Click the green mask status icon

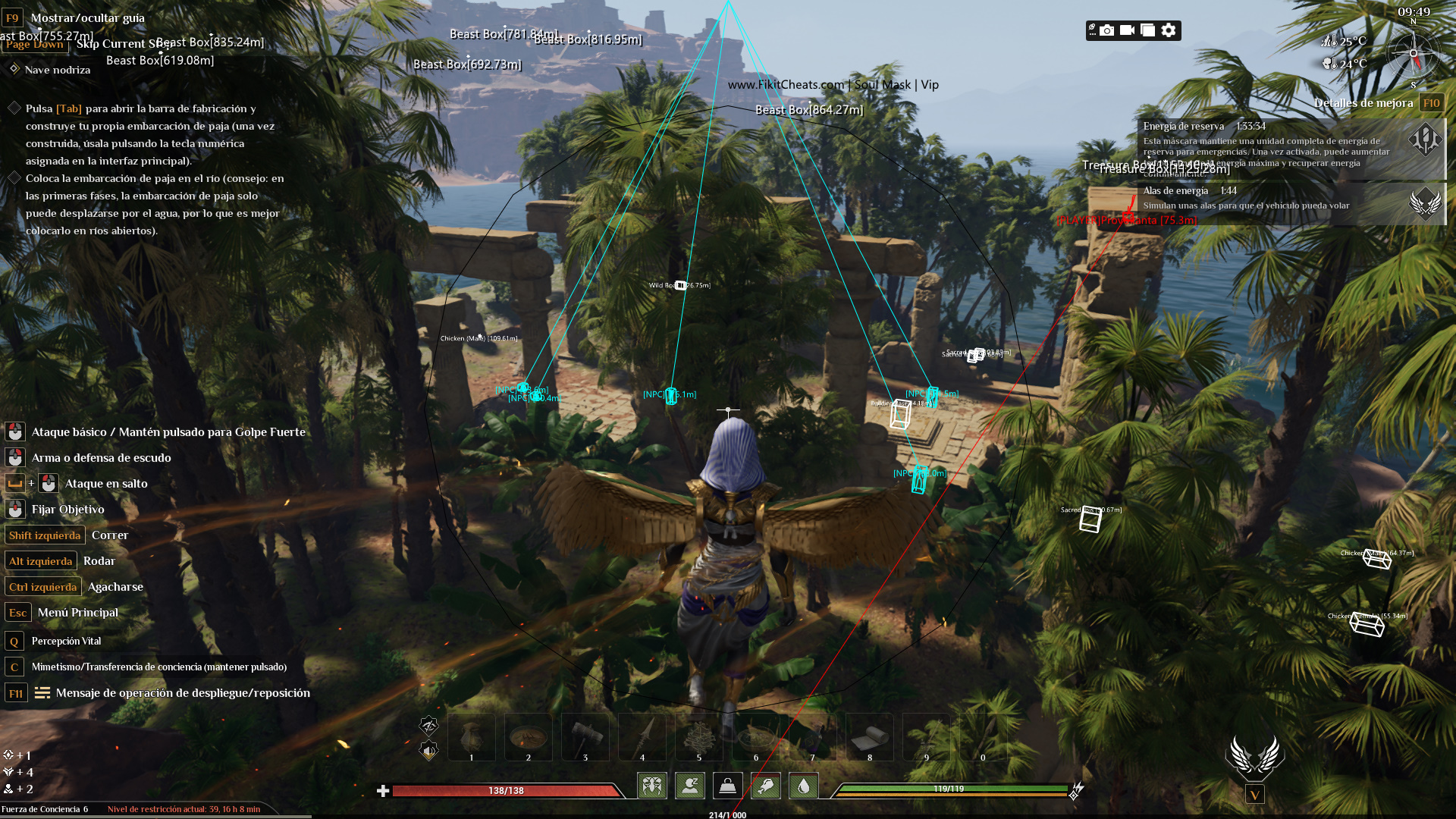click(x=653, y=786)
